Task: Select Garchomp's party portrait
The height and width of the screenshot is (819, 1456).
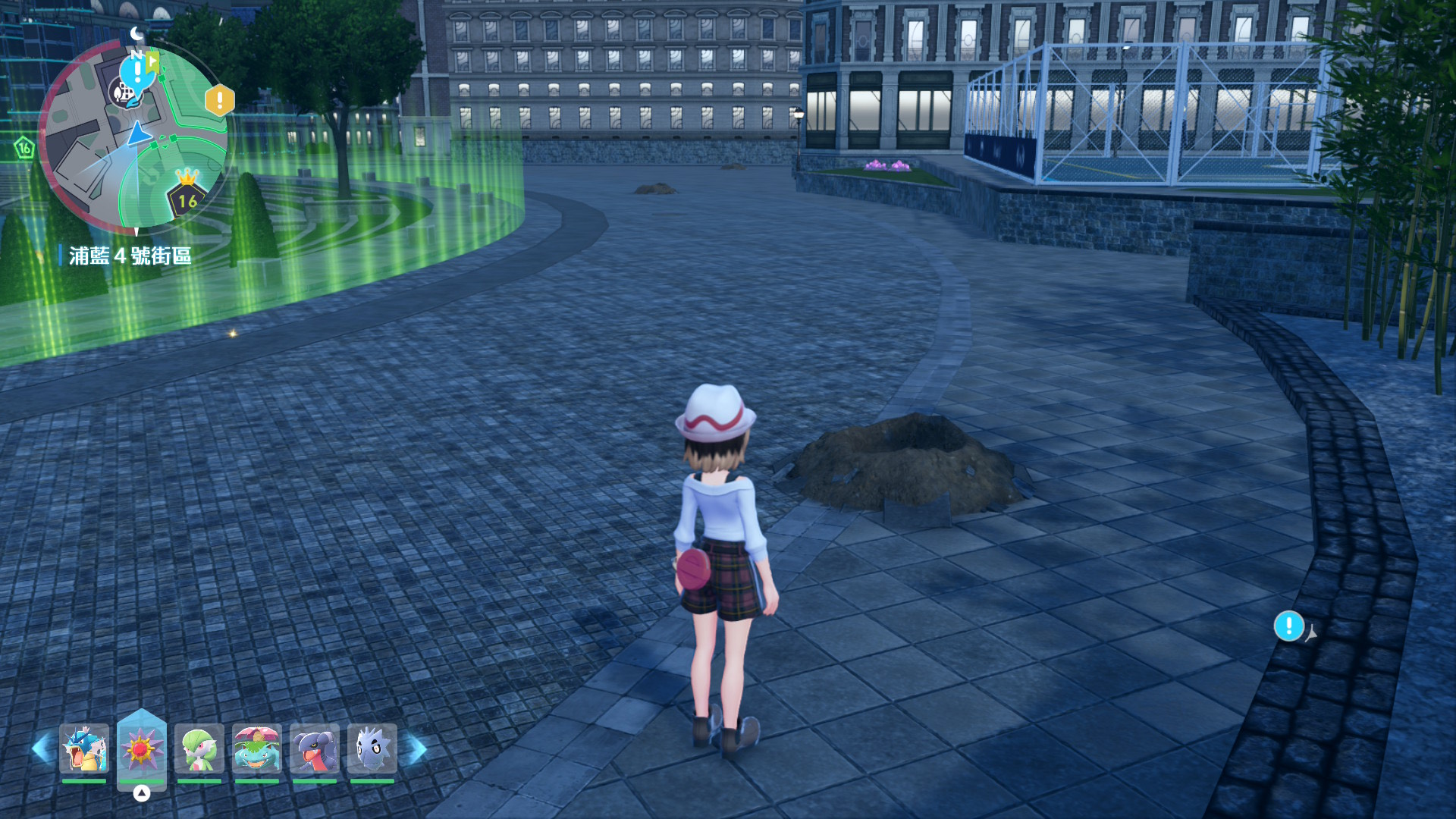Action: [x=315, y=748]
